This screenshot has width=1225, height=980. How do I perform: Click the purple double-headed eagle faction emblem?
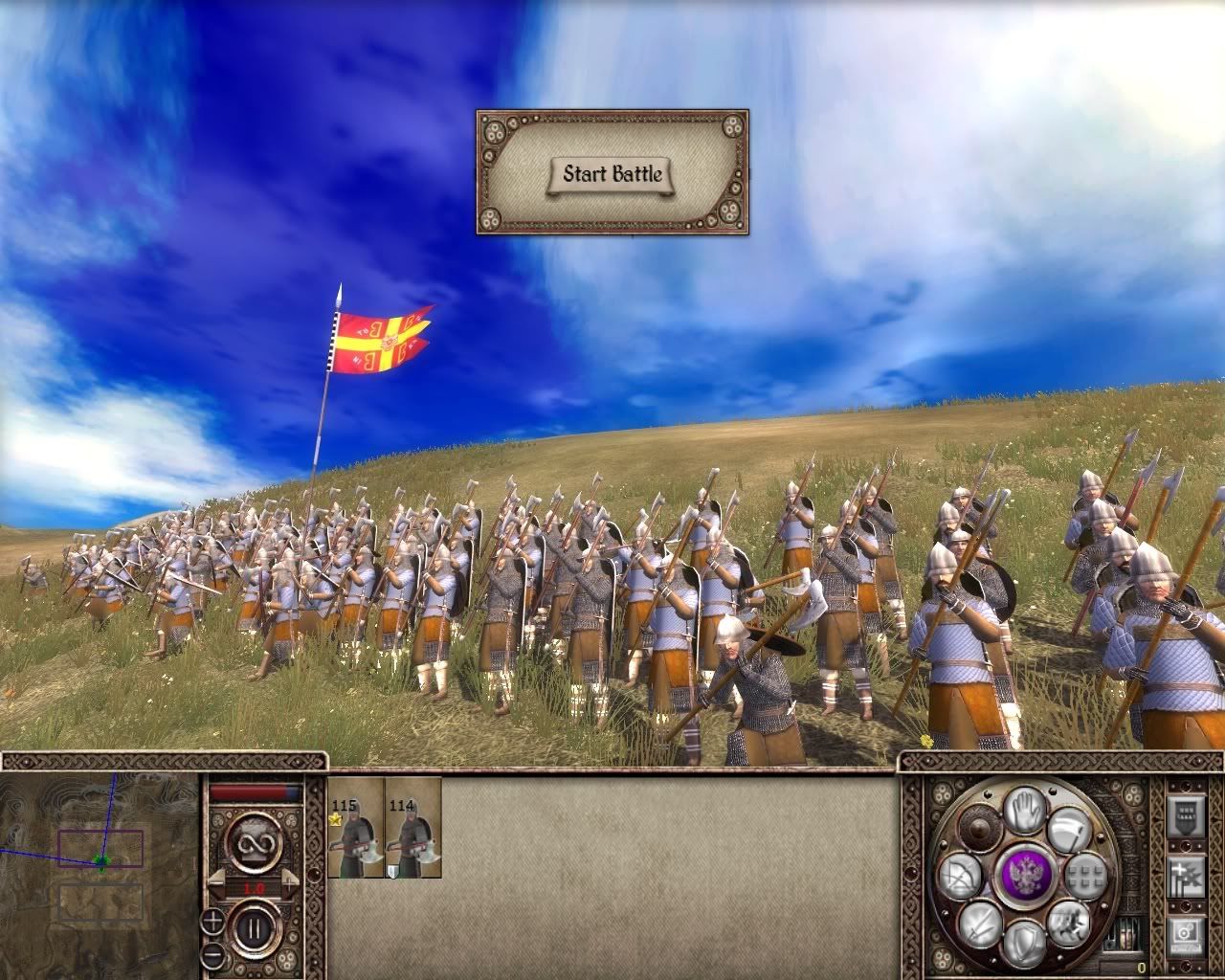[x=1025, y=875]
